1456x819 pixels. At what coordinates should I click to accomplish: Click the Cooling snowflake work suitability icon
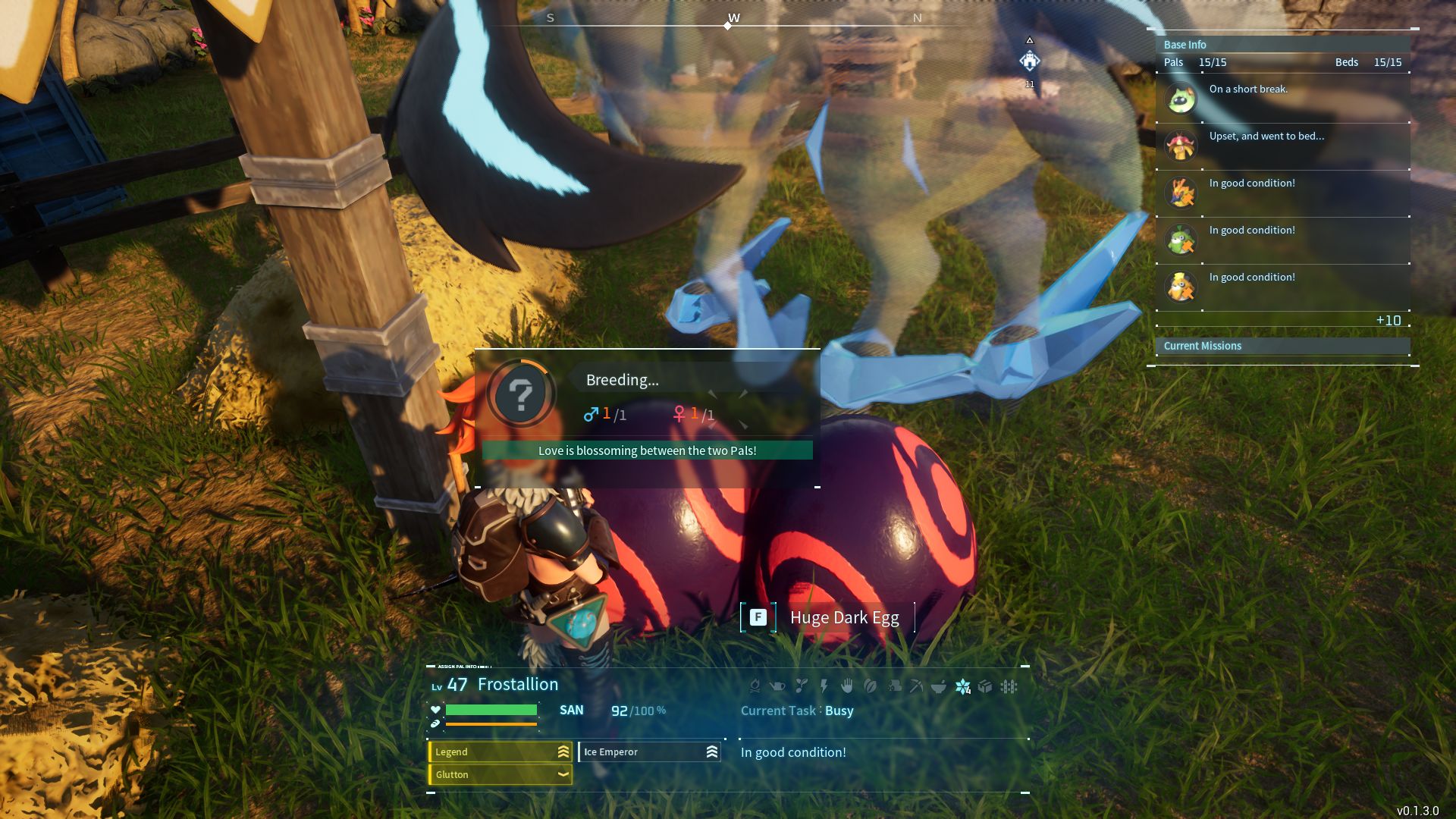[962, 687]
